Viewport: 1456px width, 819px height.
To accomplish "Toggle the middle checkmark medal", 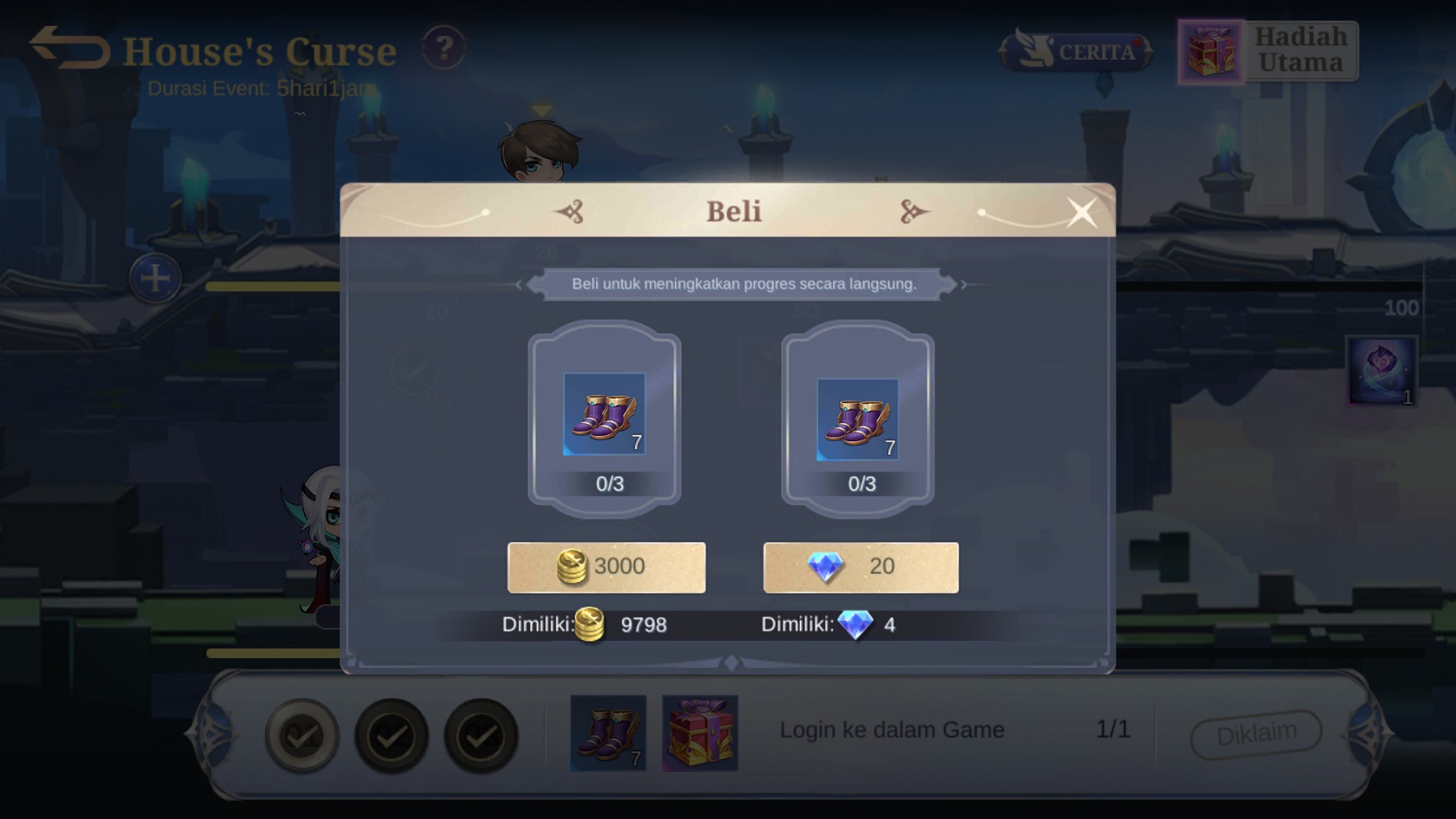I will [x=393, y=735].
